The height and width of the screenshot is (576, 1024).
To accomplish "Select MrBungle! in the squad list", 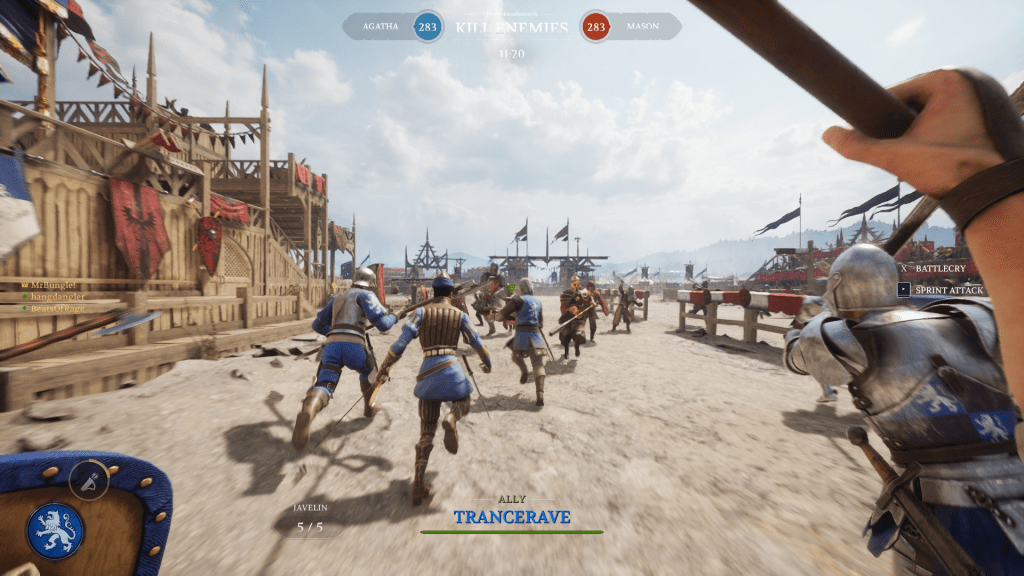I will point(52,285).
